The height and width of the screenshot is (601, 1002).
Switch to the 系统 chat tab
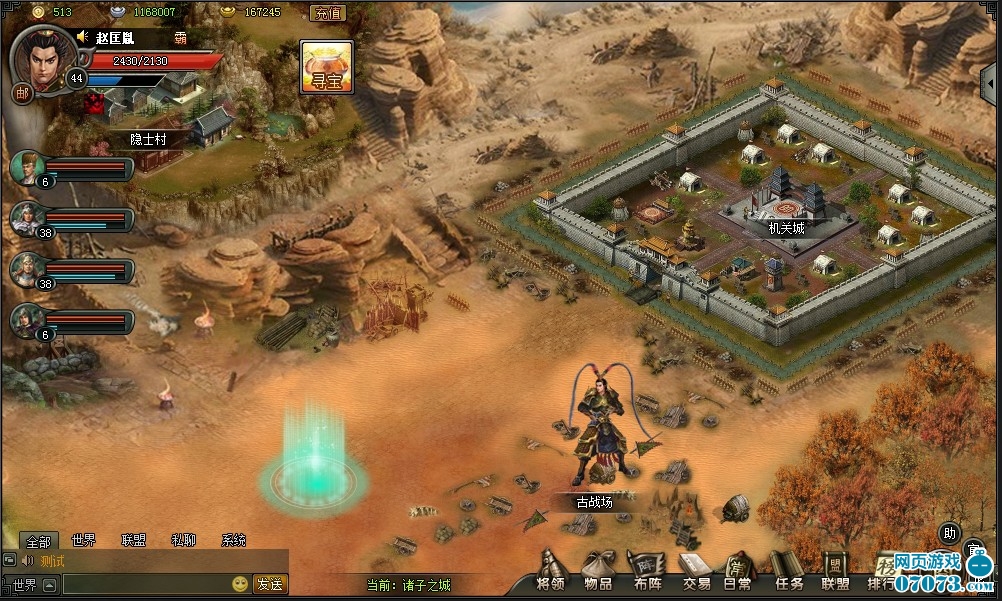233,540
